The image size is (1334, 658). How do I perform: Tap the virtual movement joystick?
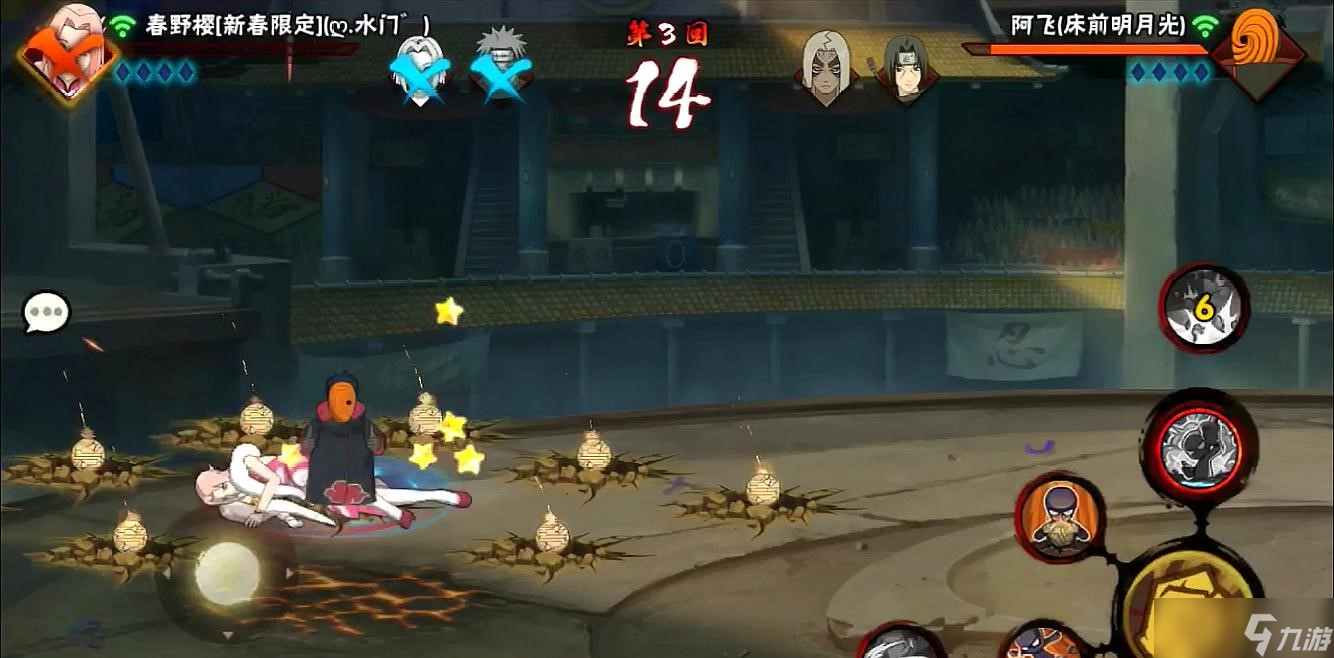point(227,573)
